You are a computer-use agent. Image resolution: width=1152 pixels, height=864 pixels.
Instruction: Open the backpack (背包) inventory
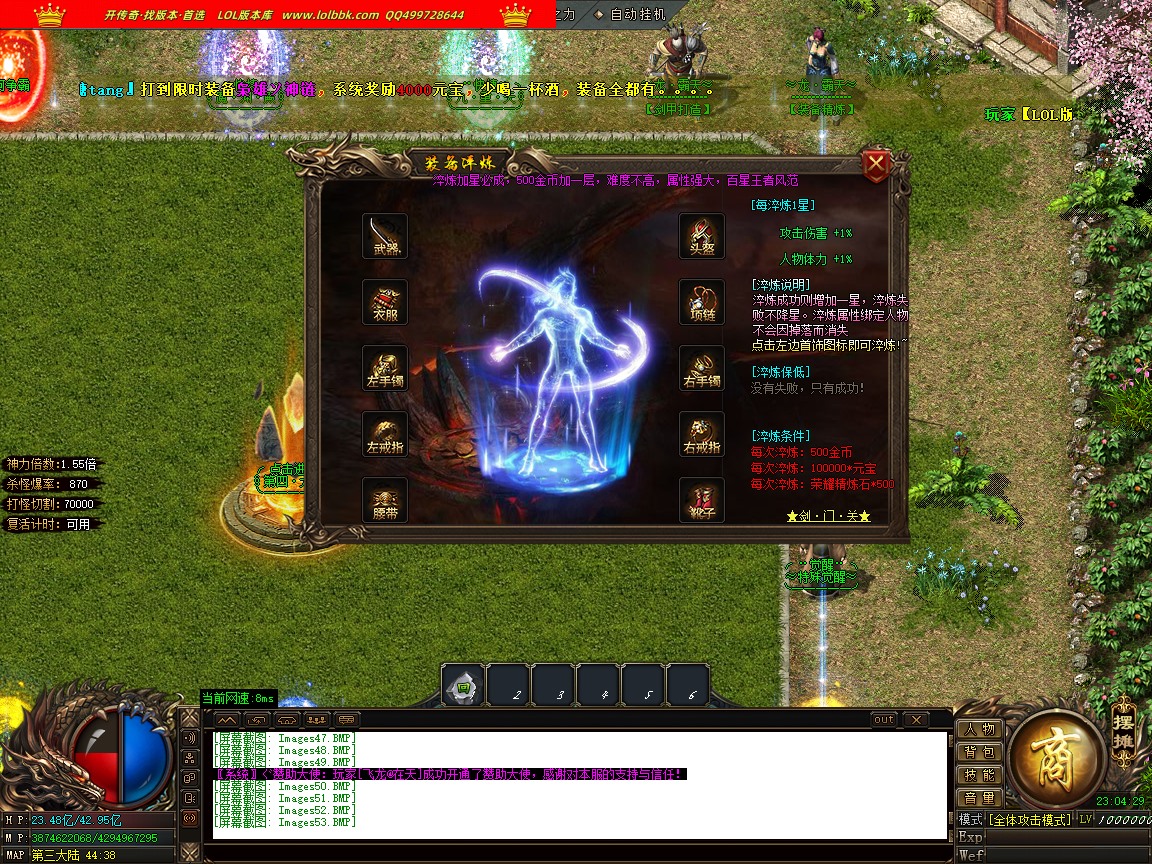(x=979, y=752)
